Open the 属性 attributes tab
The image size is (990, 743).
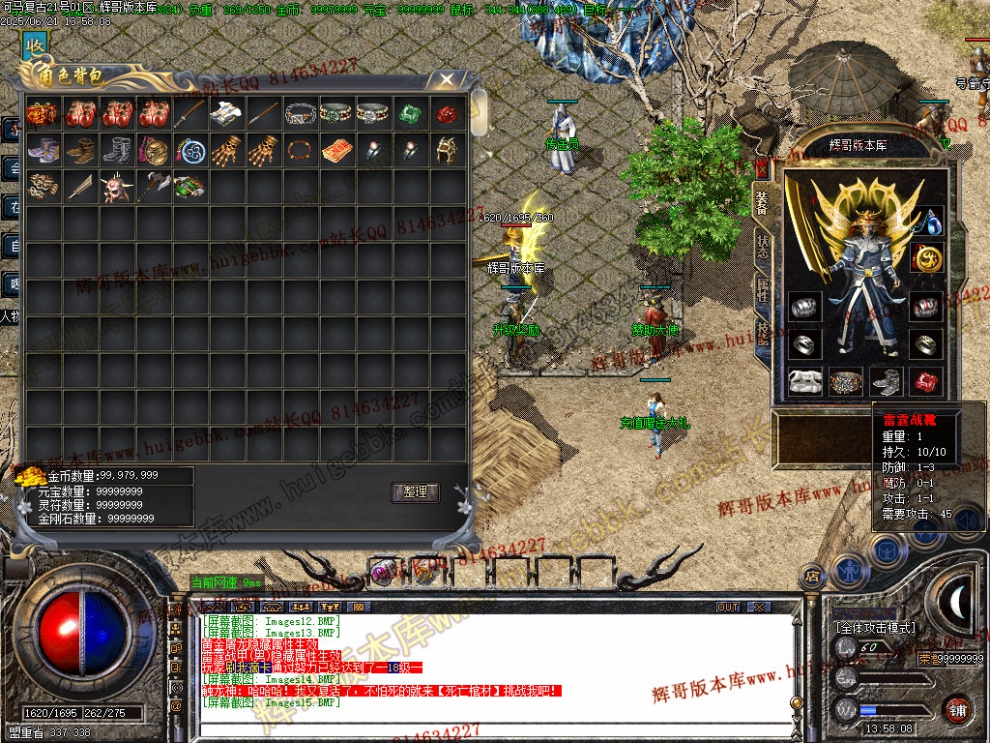761,290
